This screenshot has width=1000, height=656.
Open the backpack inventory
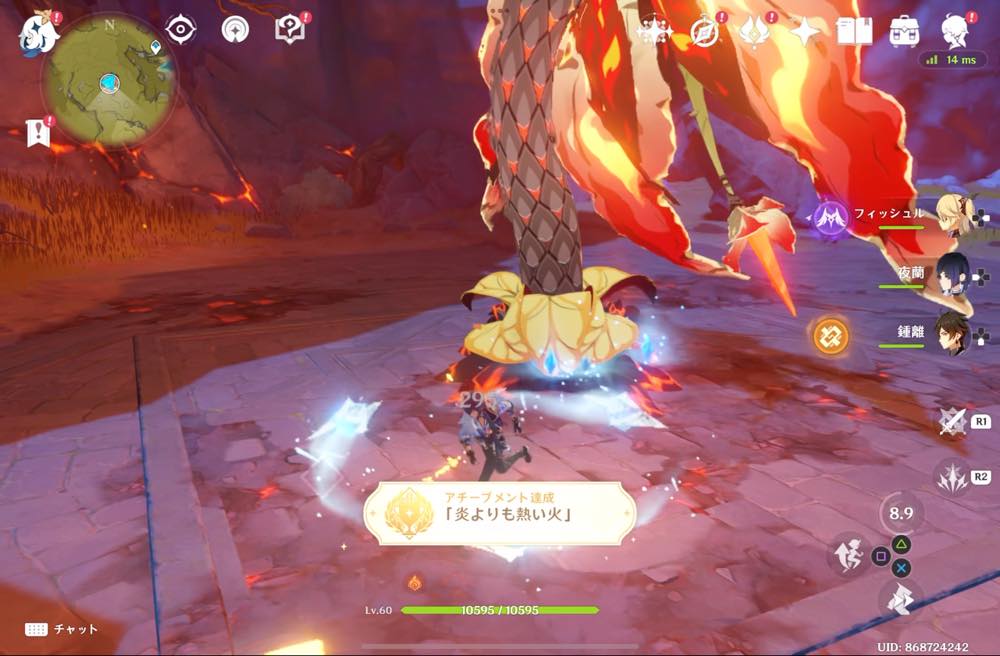905,32
